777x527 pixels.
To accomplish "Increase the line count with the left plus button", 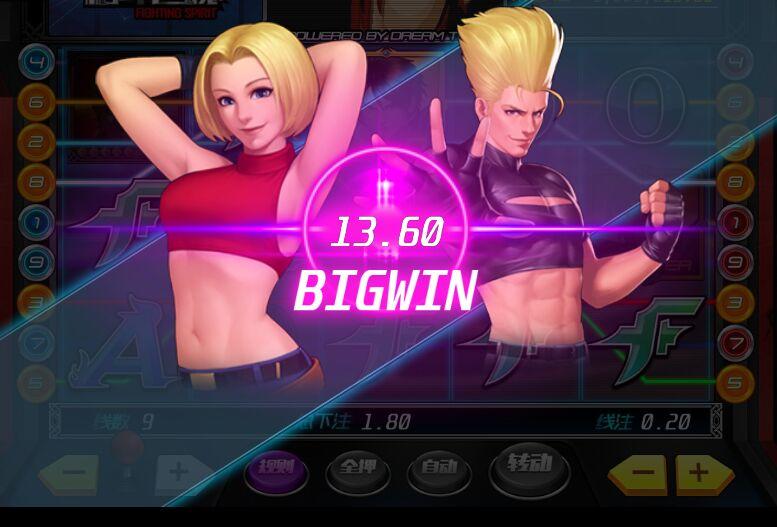I will pyautogui.click(x=176, y=471).
